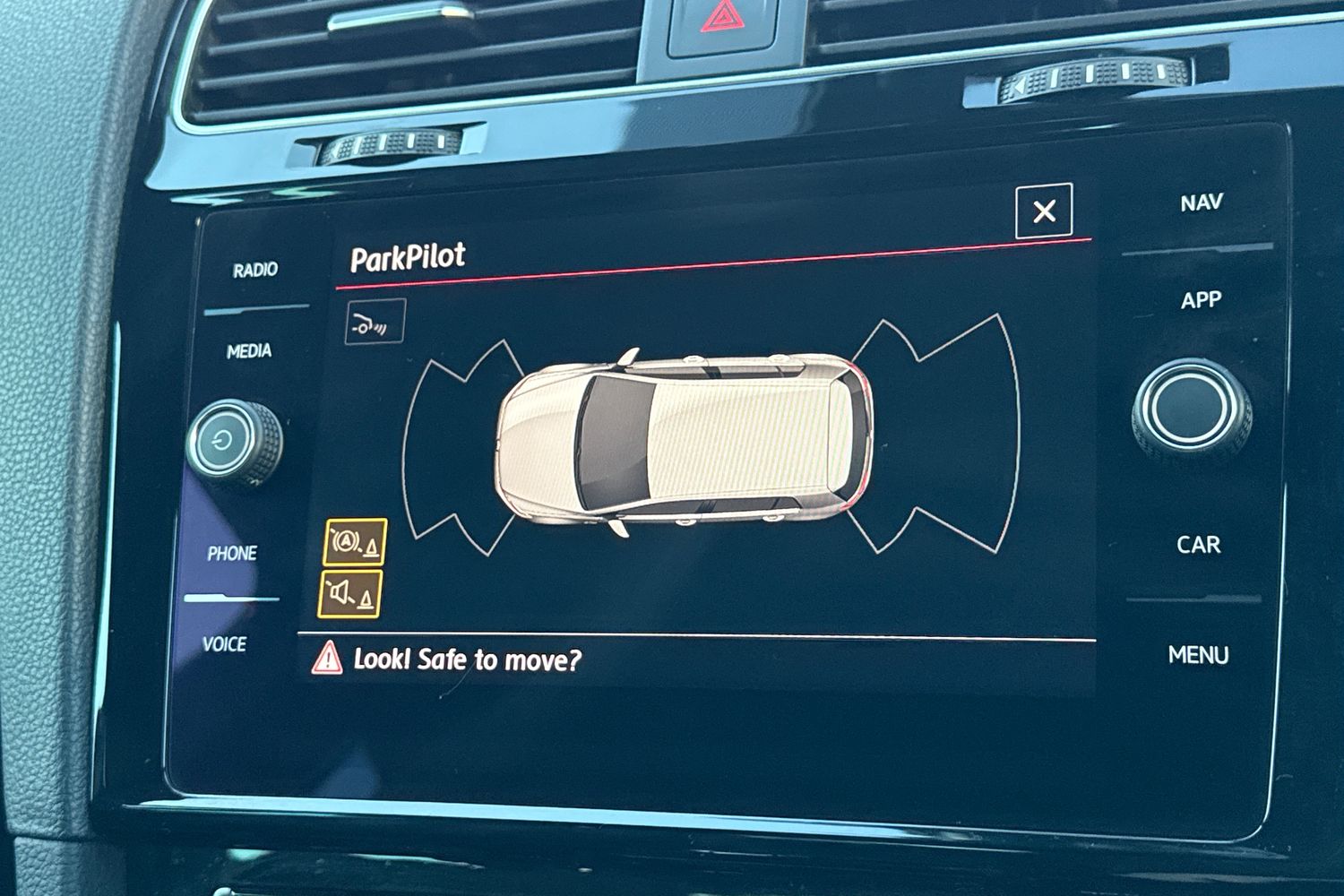Screen dimensions: 1344x896
Task: Toggle the yellow braking function warning icon
Action: click(x=356, y=542)
